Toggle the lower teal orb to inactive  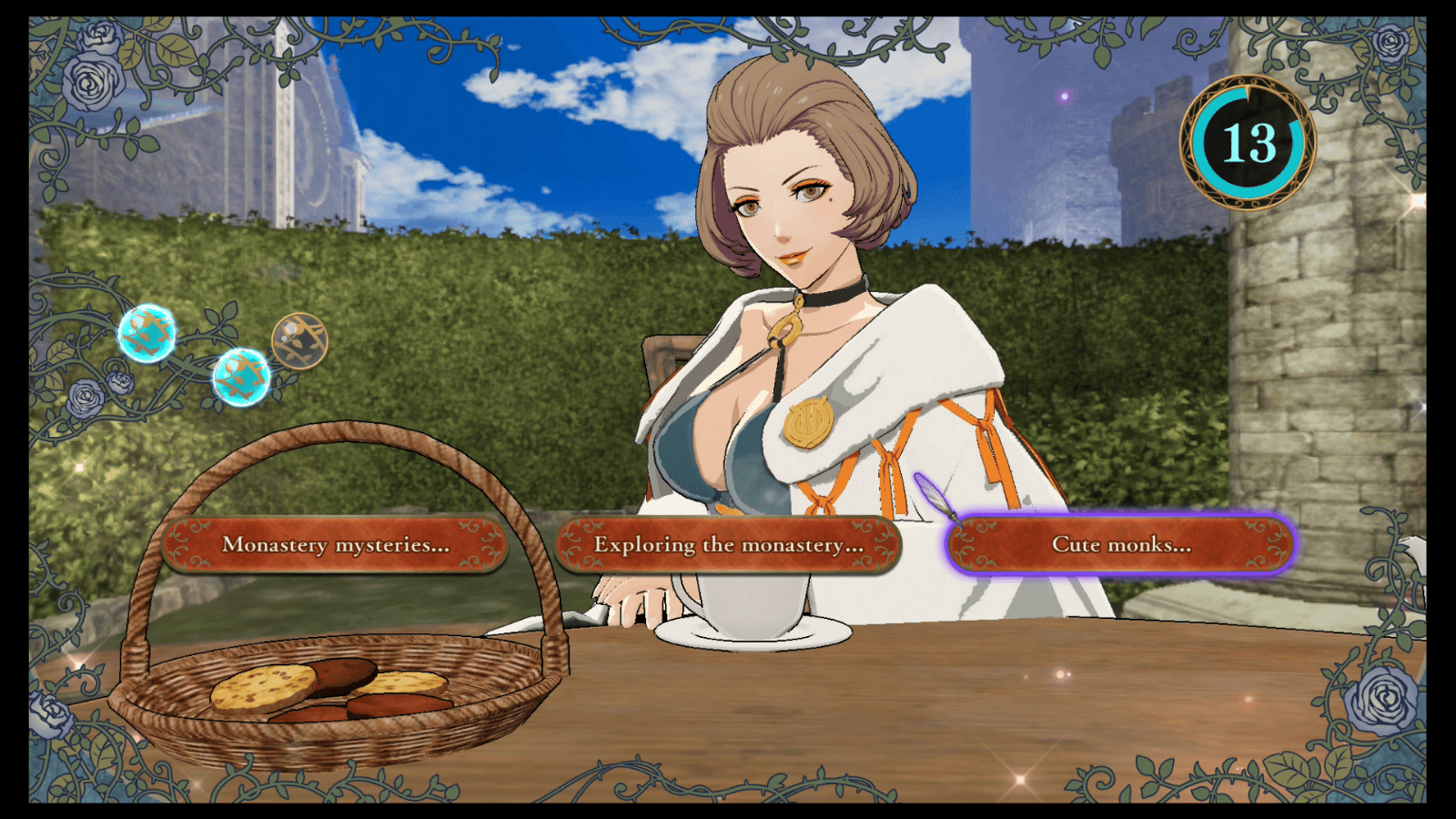point(242,377)
